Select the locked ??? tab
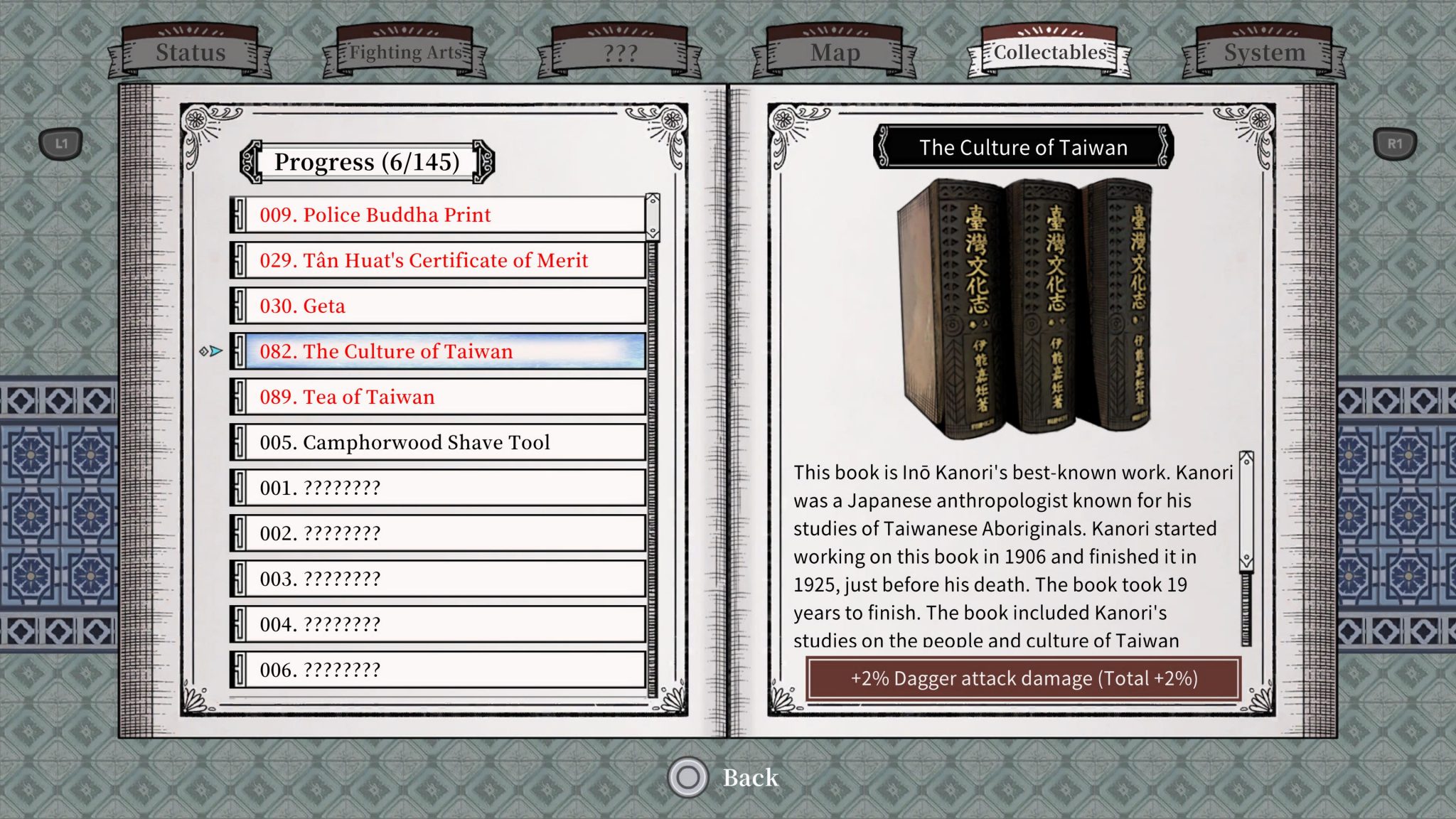This screenshot has height=819, width=1456. (620, 53)
